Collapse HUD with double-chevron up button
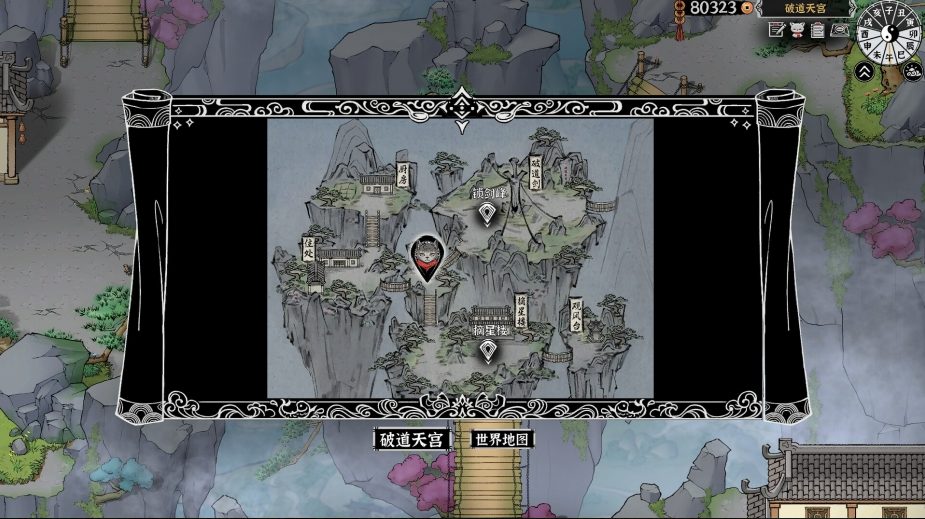This screenshot has height=519, width=925. pyautogui.click(x=864, y=71)
